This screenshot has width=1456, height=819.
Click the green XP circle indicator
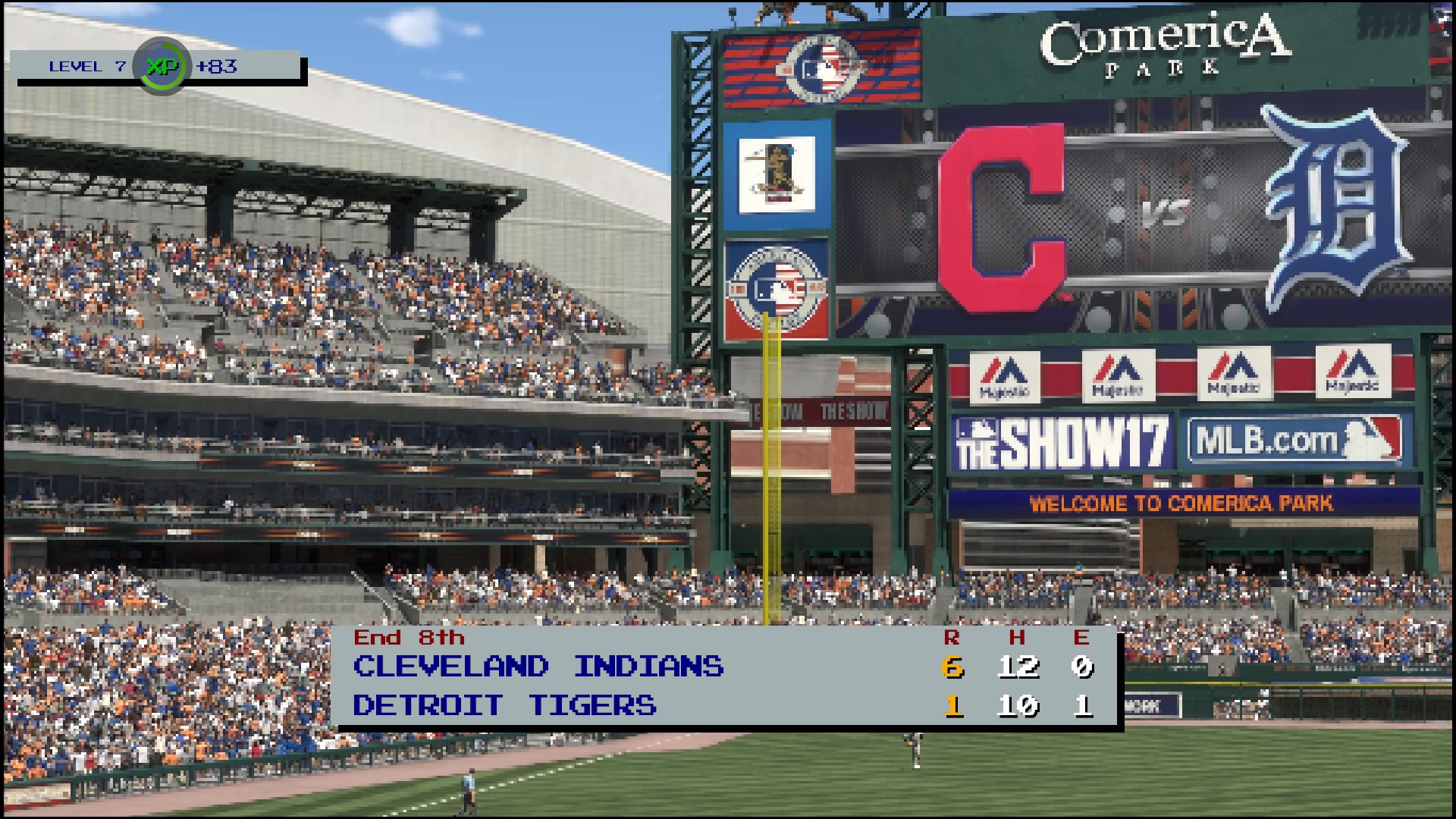[162, 68]
